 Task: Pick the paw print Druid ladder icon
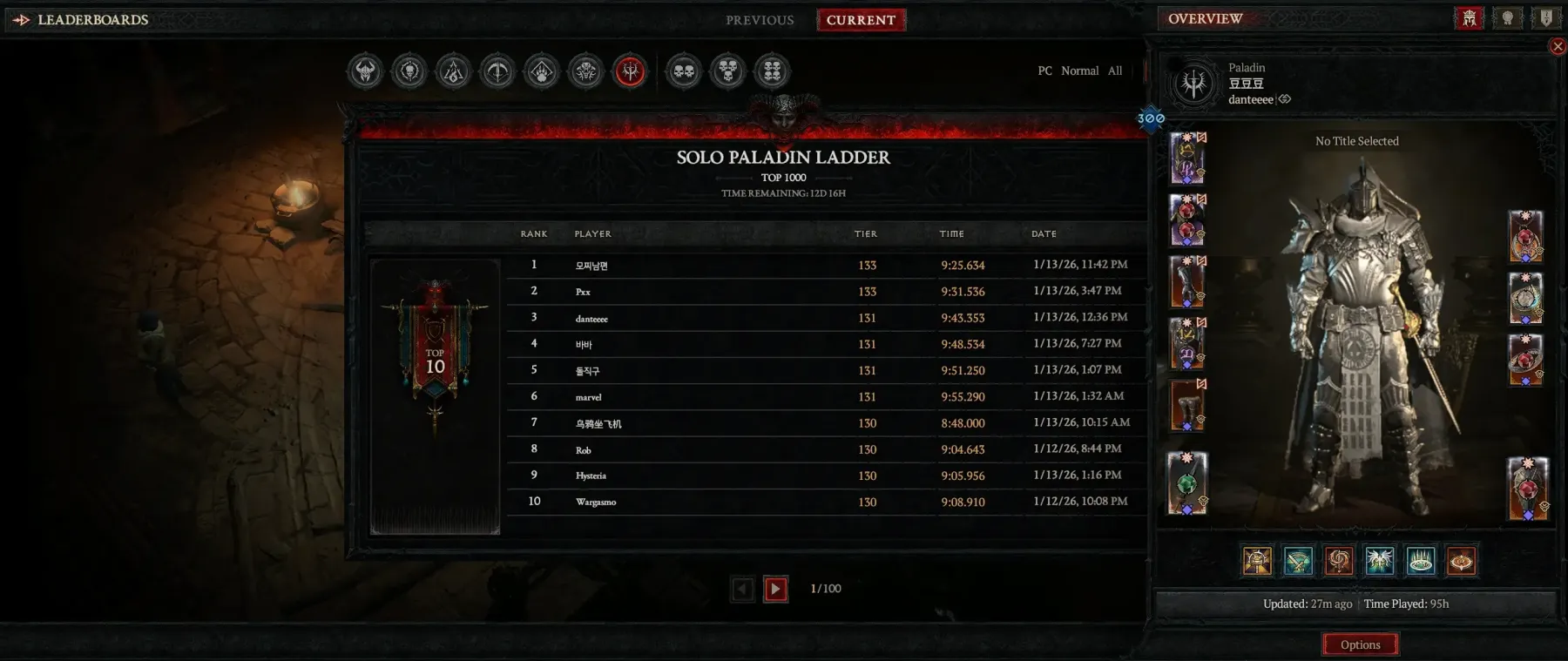click(x=542, y=71)
